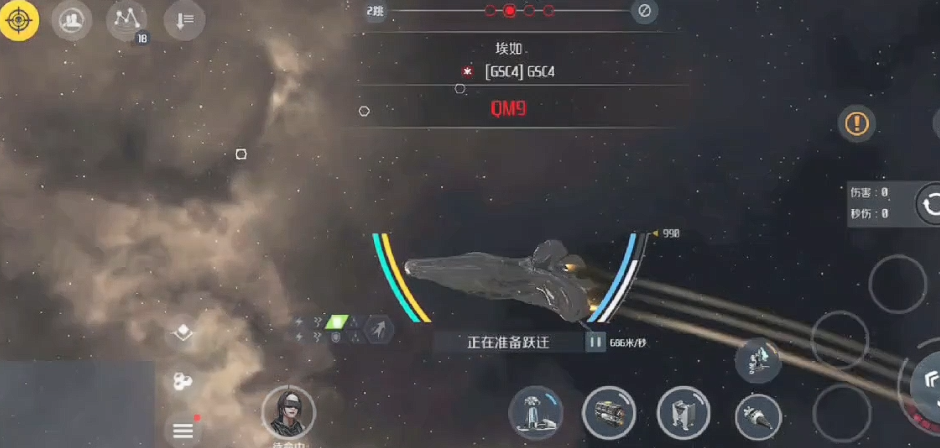The height and width of the screenshot is (448, 940).
Task: Tap the three-hexagon cluster icon
Action: tap(182, 381)
